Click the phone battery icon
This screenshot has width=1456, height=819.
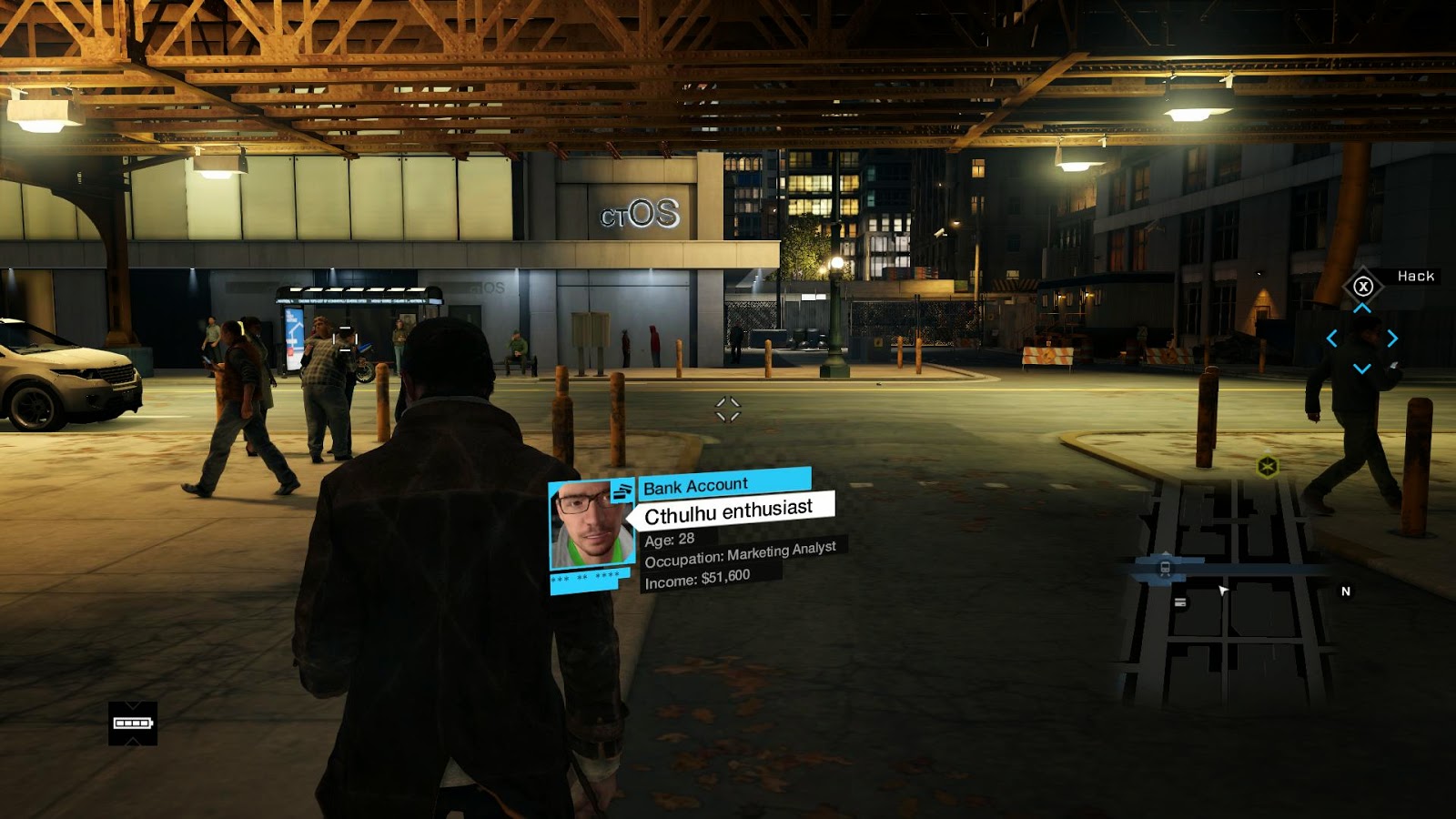133,723
